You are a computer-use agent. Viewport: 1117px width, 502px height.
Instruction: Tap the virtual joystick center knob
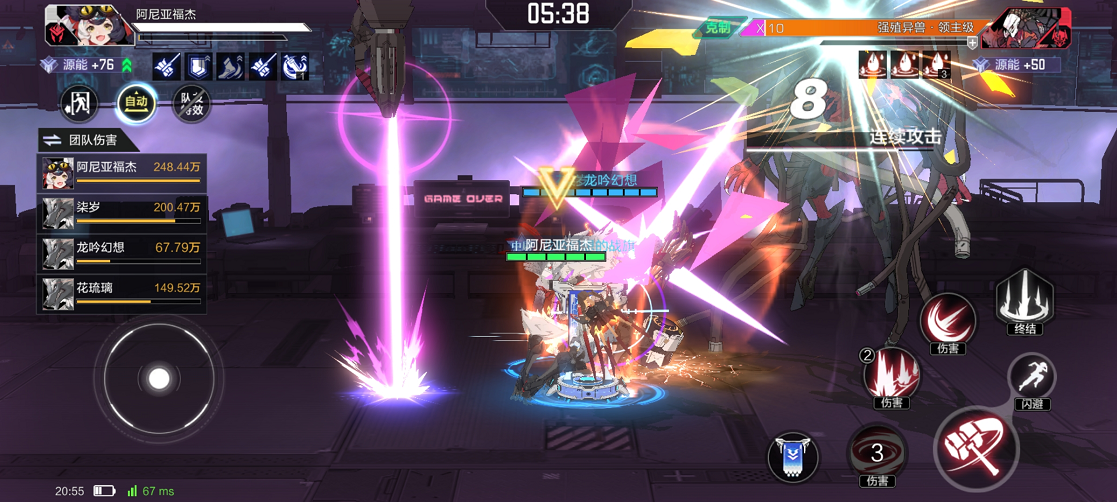pyautogui.click(x=158, y=378)
